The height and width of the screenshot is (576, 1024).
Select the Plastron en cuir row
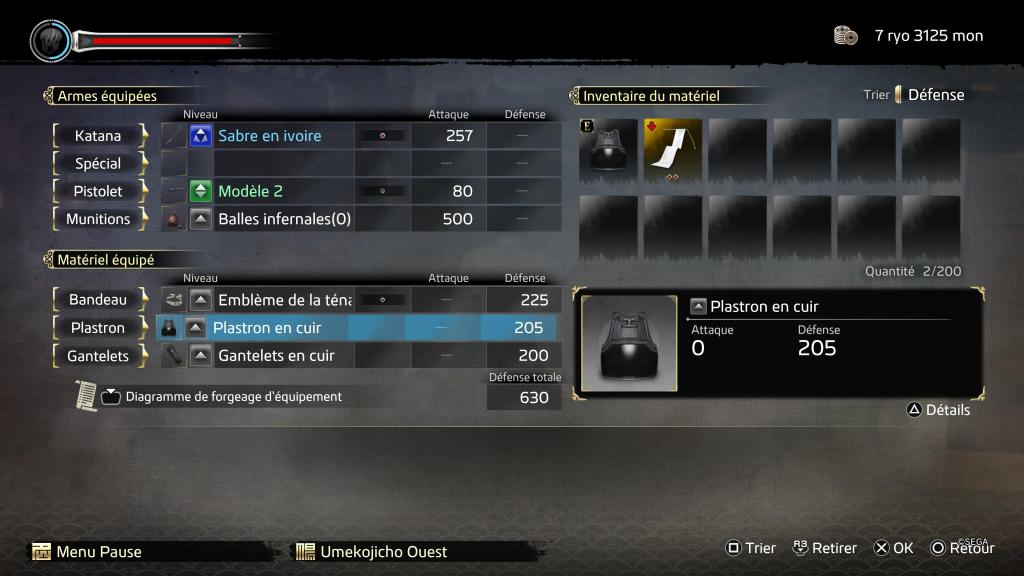pos(268,327)
